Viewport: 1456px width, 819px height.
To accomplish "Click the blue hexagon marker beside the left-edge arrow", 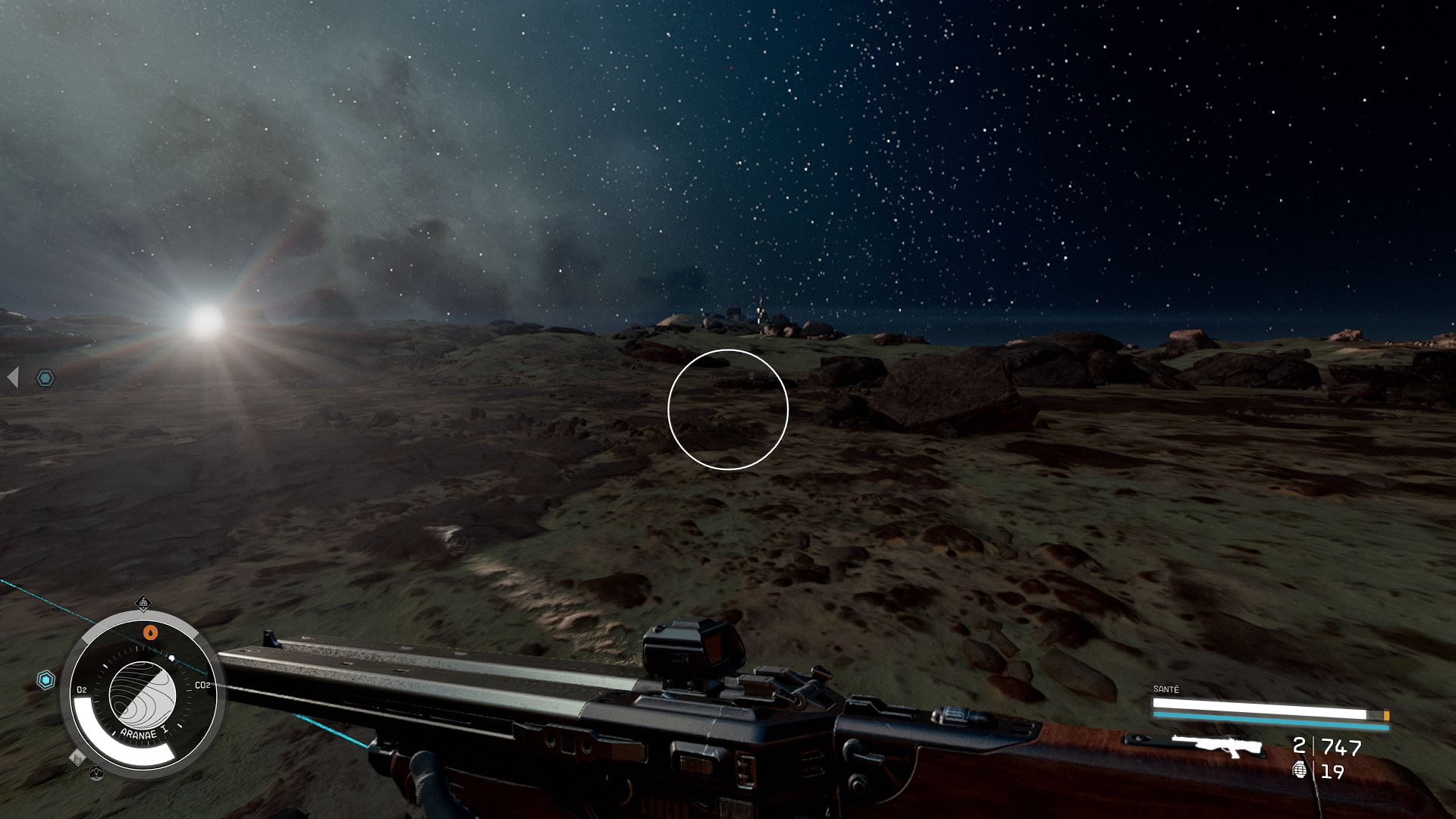I will tap(45, 378).
